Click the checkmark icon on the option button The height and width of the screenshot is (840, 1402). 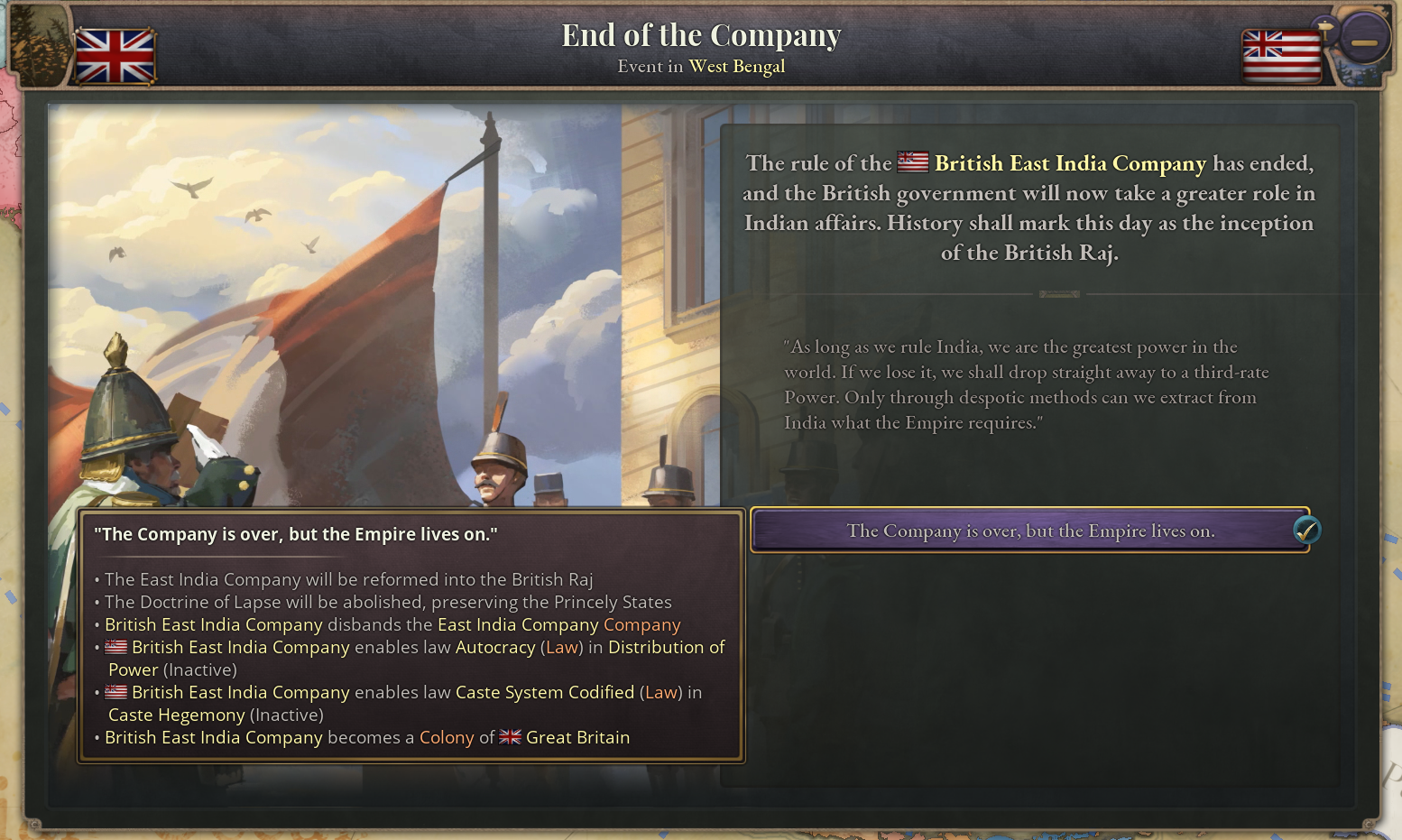point(1306,531)
